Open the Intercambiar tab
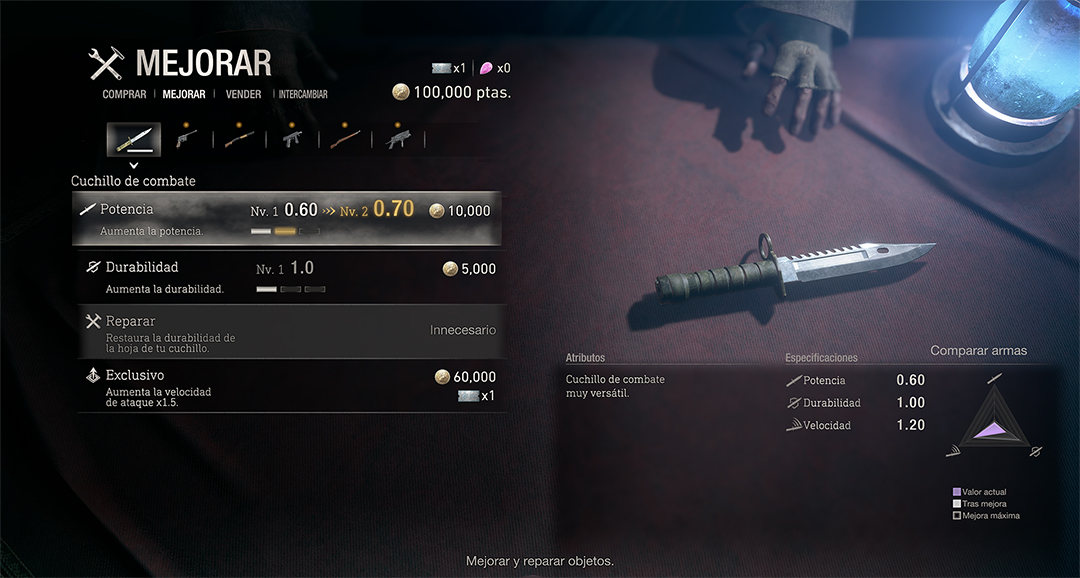The height and width of the screenshot is (578, 1080). (x=303, y=95)
